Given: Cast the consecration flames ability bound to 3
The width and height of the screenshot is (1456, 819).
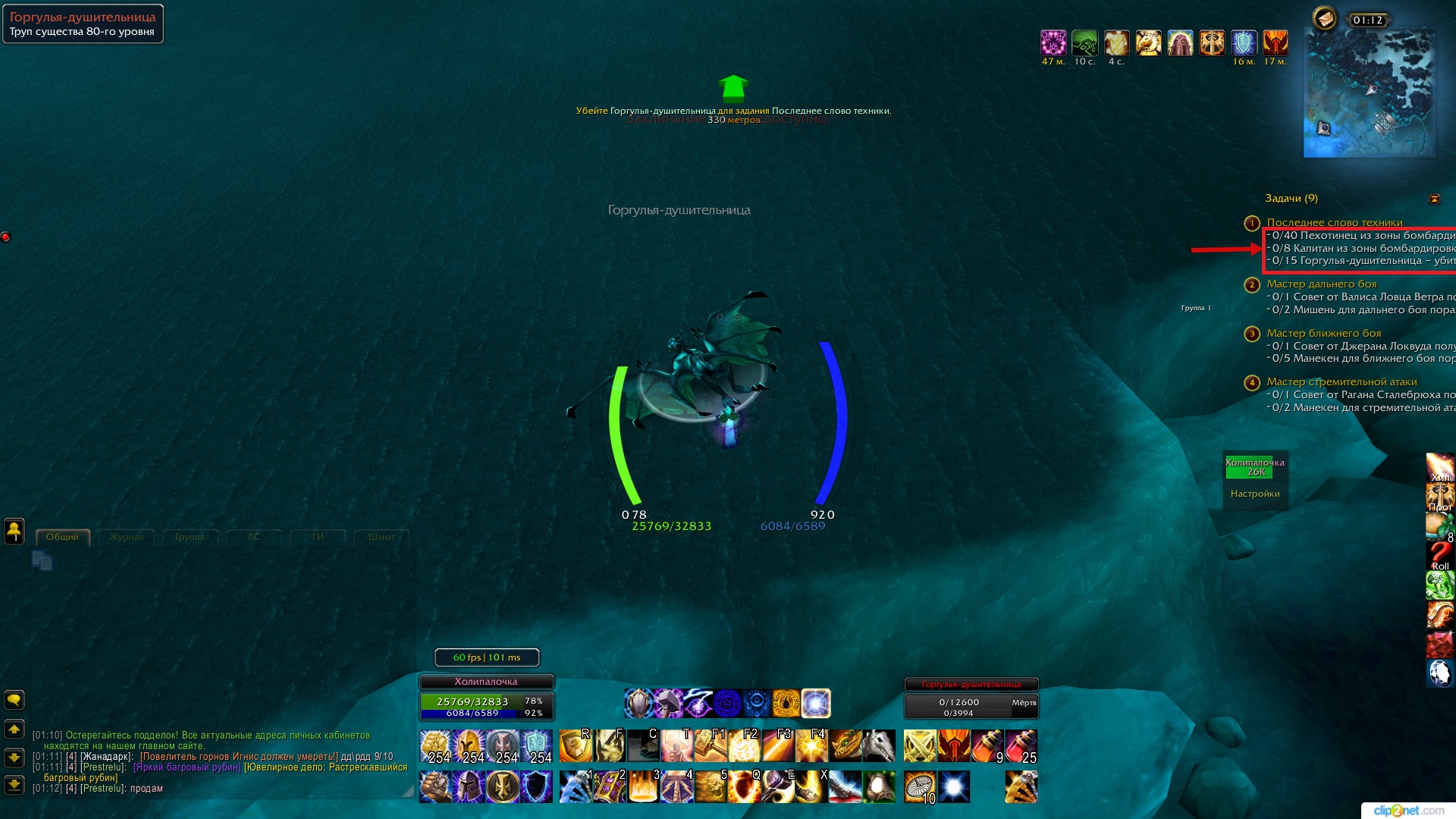Looking at the screenshot, I should 644,786.
